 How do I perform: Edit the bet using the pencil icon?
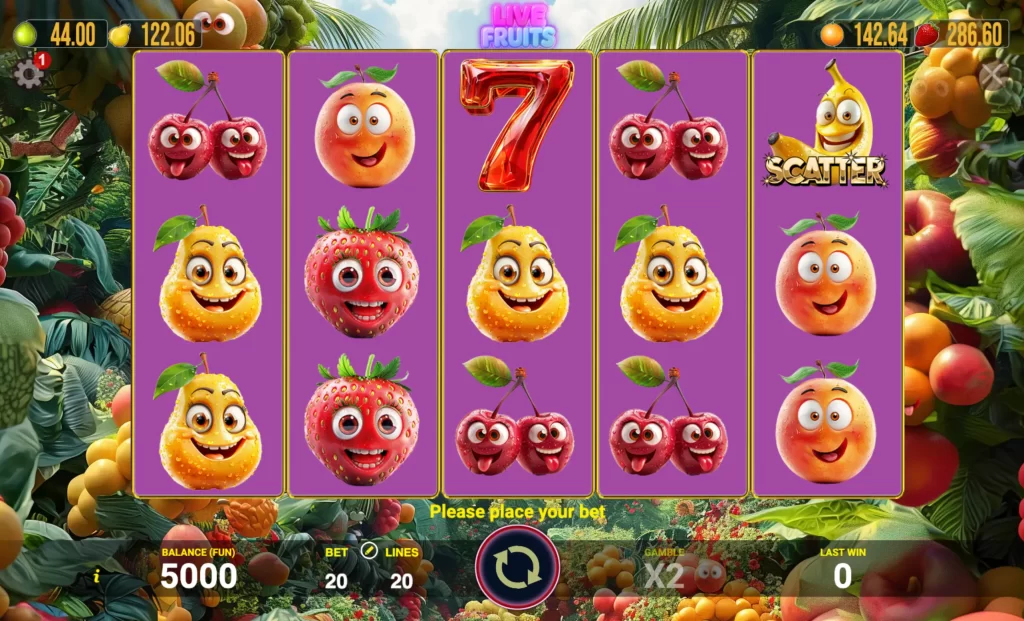pyautogui.click(x=368, y=551)
